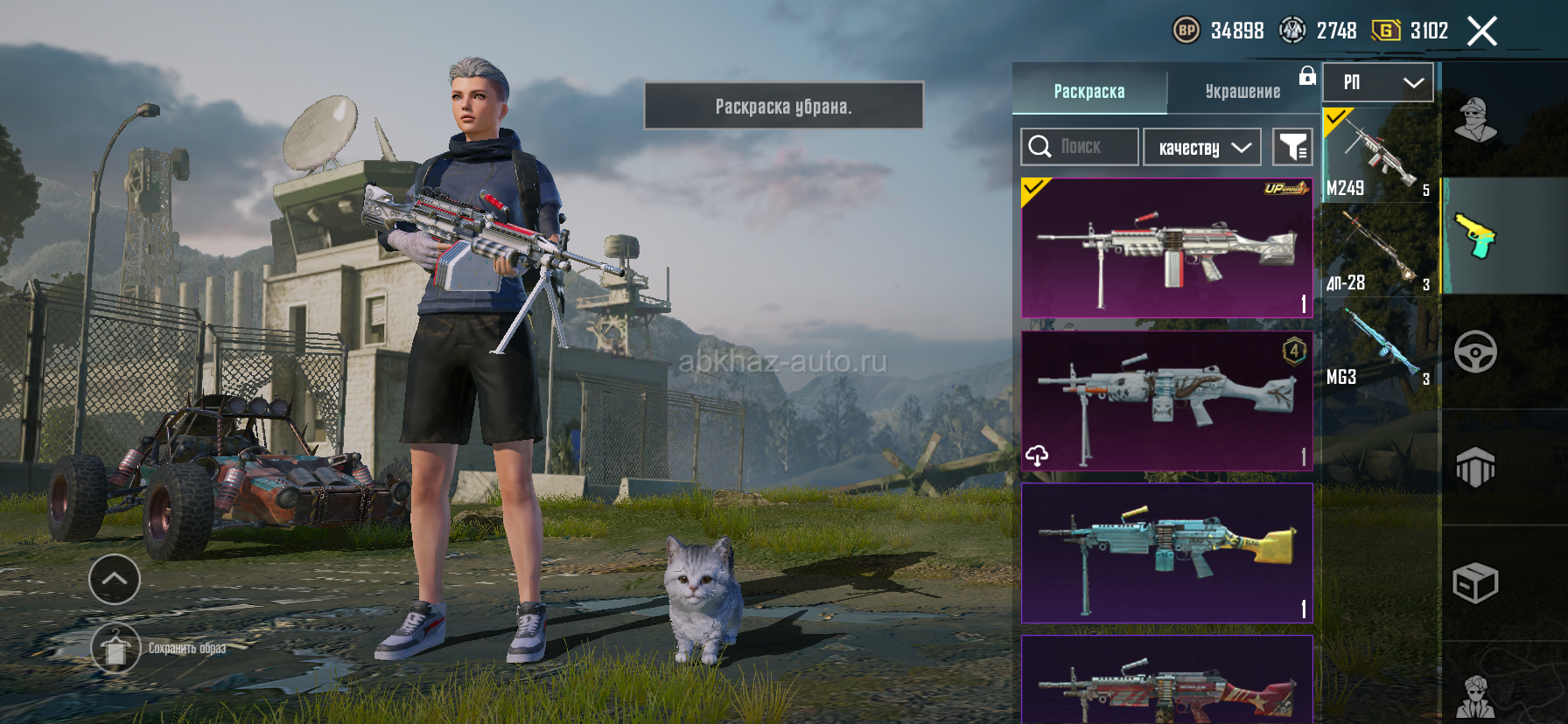Choose the skull M249 skin with download icon
1568x724 pixels.
[x=1166, y=400]
